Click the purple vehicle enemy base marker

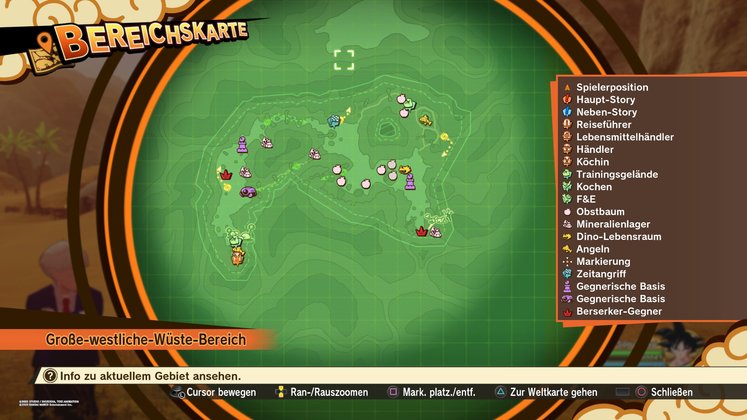[x=249, y=192]
